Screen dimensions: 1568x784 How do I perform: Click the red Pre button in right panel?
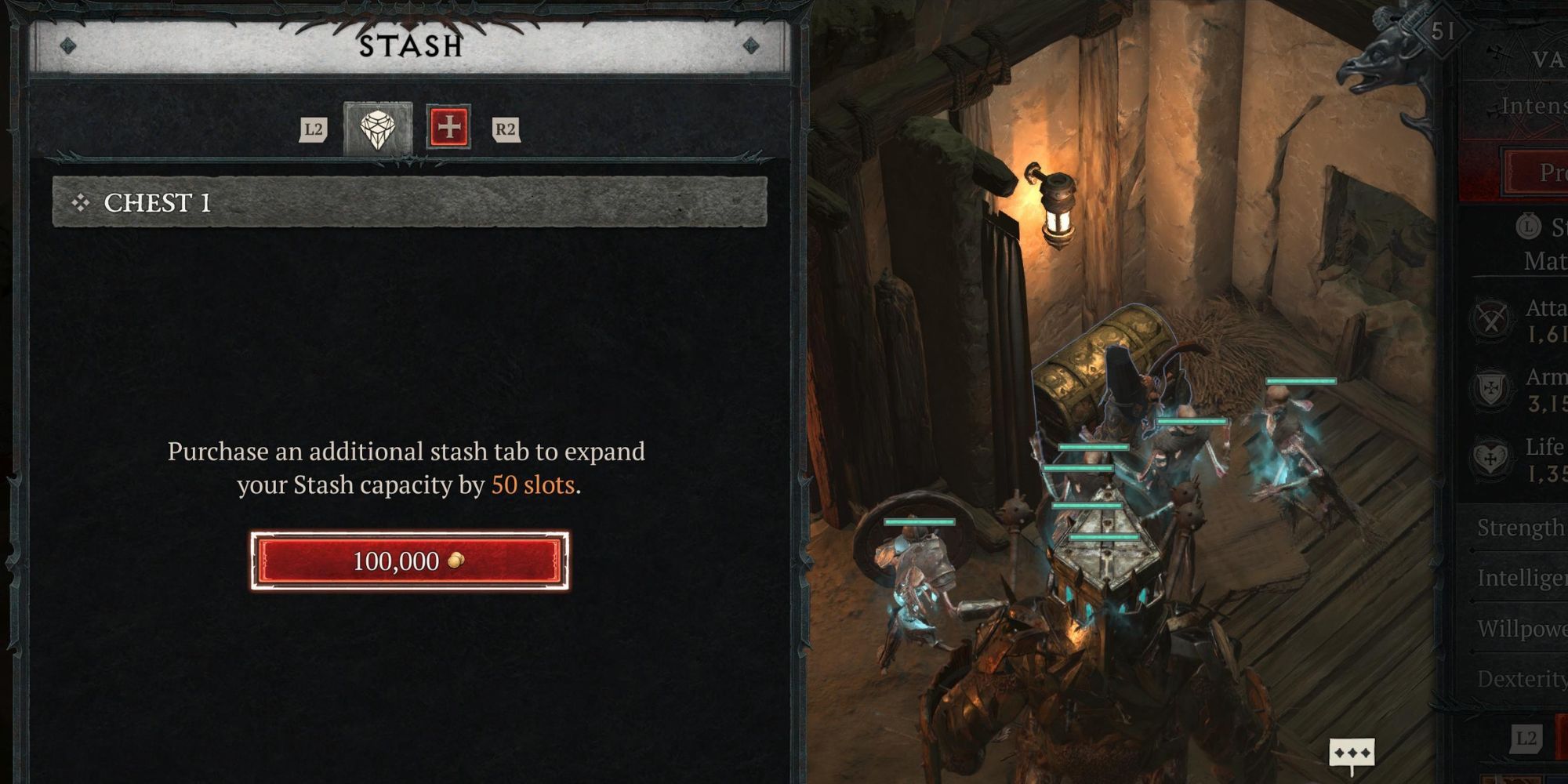[1553, 172]
